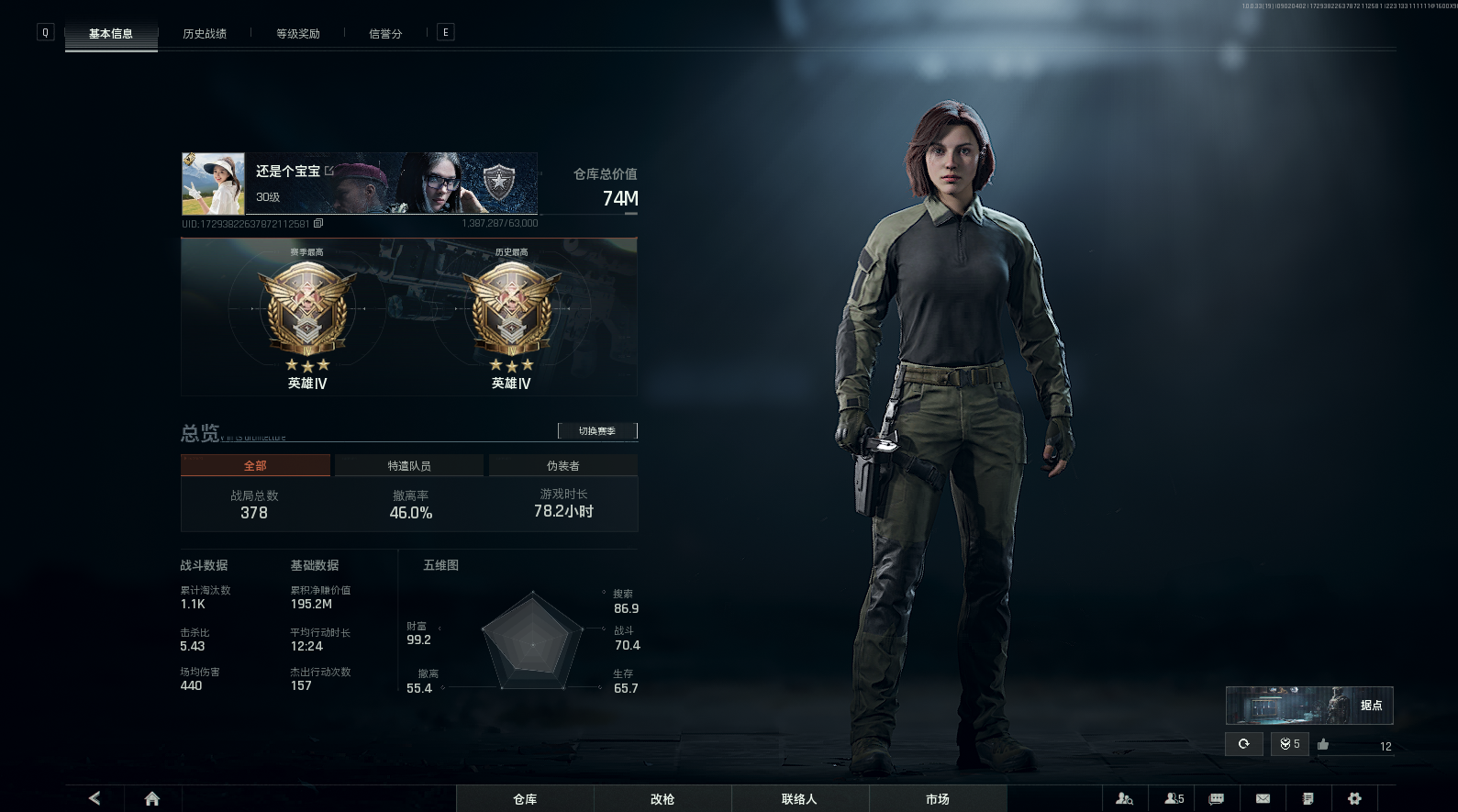Give a thumbs-up like
This screenshot has width=1458, height=812.
coord(1323,744)
